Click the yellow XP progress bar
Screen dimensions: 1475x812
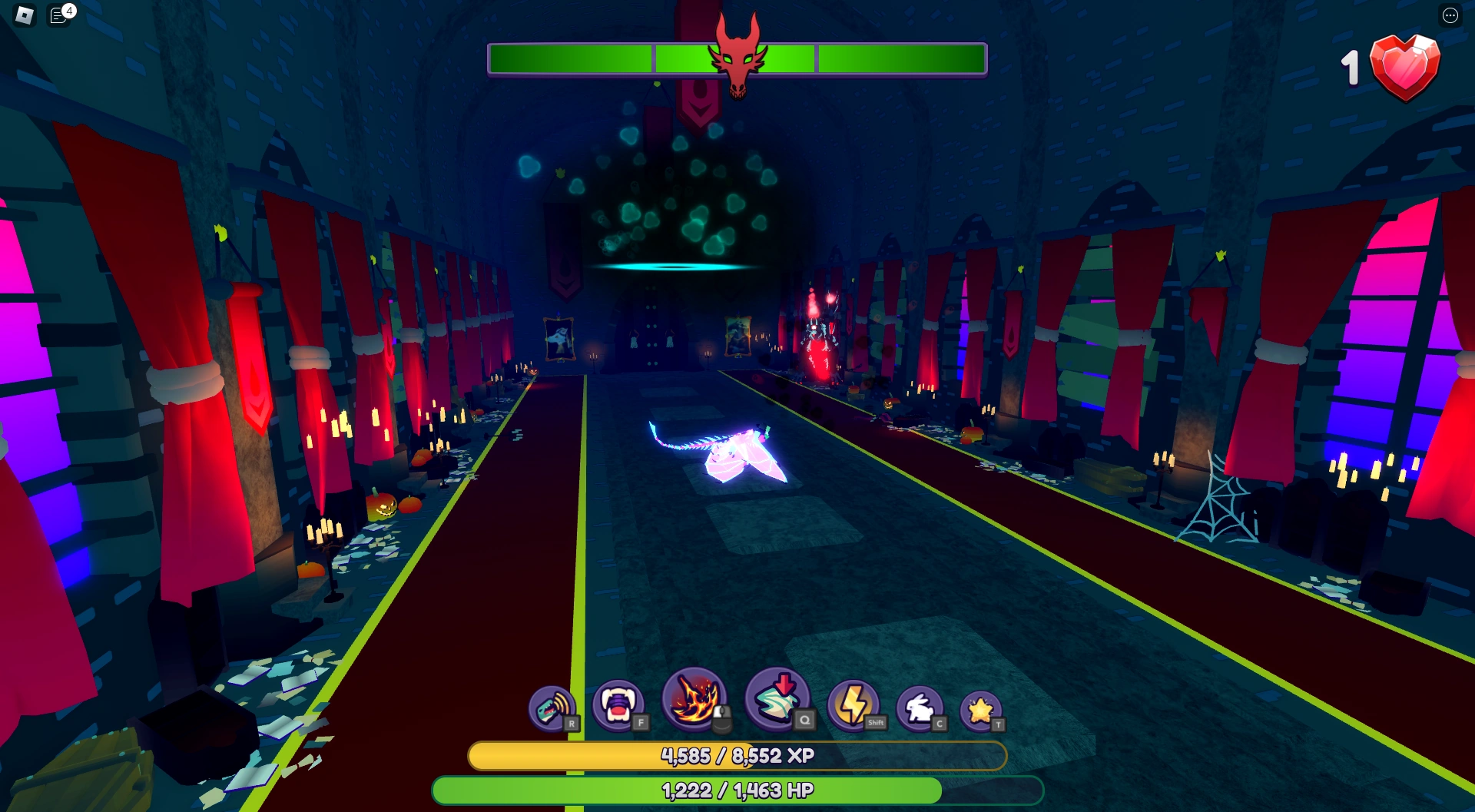click(x=737, y=755)
